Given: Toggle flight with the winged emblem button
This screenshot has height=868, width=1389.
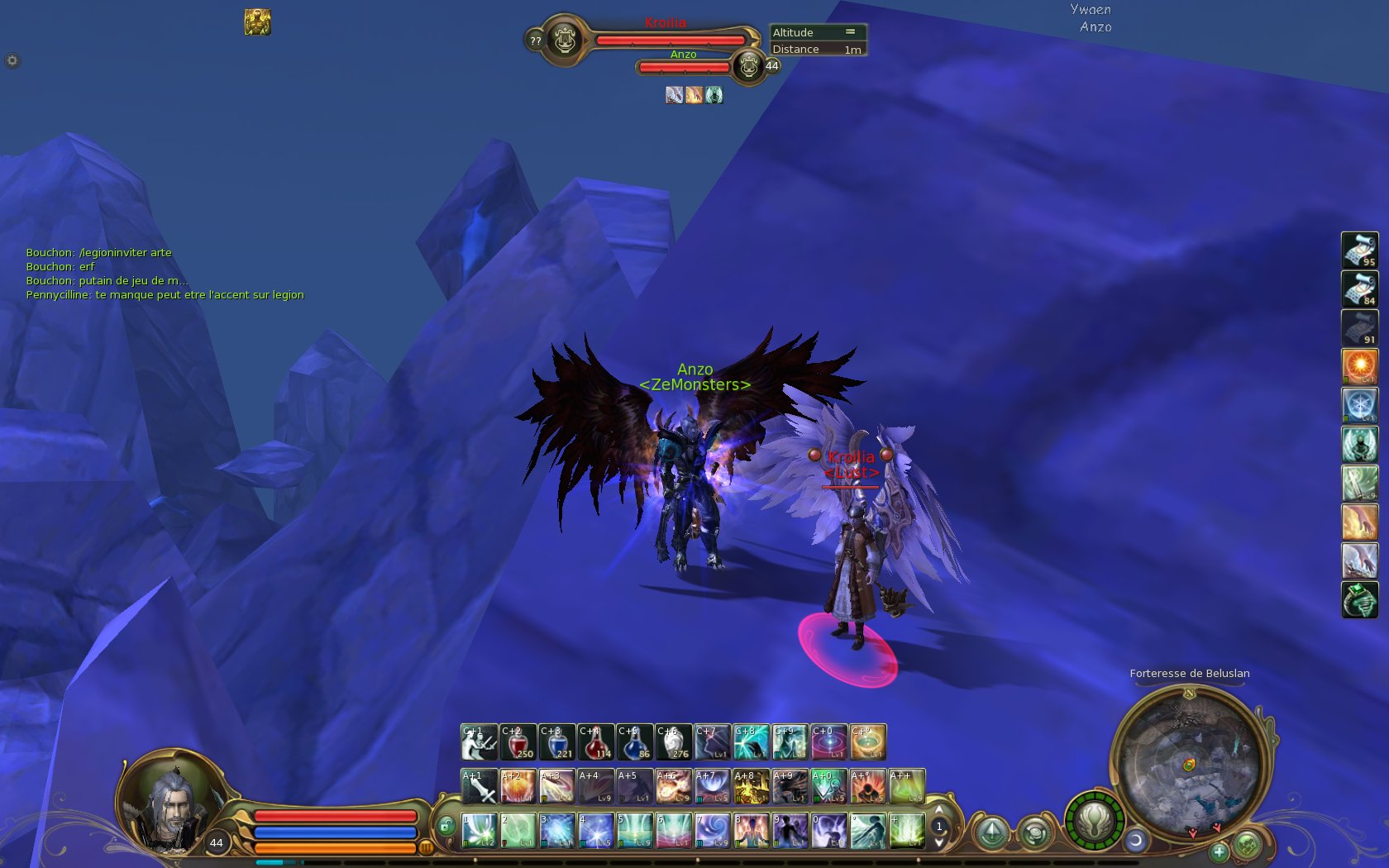Looking at the screenshot, I should click(1095, 821).
